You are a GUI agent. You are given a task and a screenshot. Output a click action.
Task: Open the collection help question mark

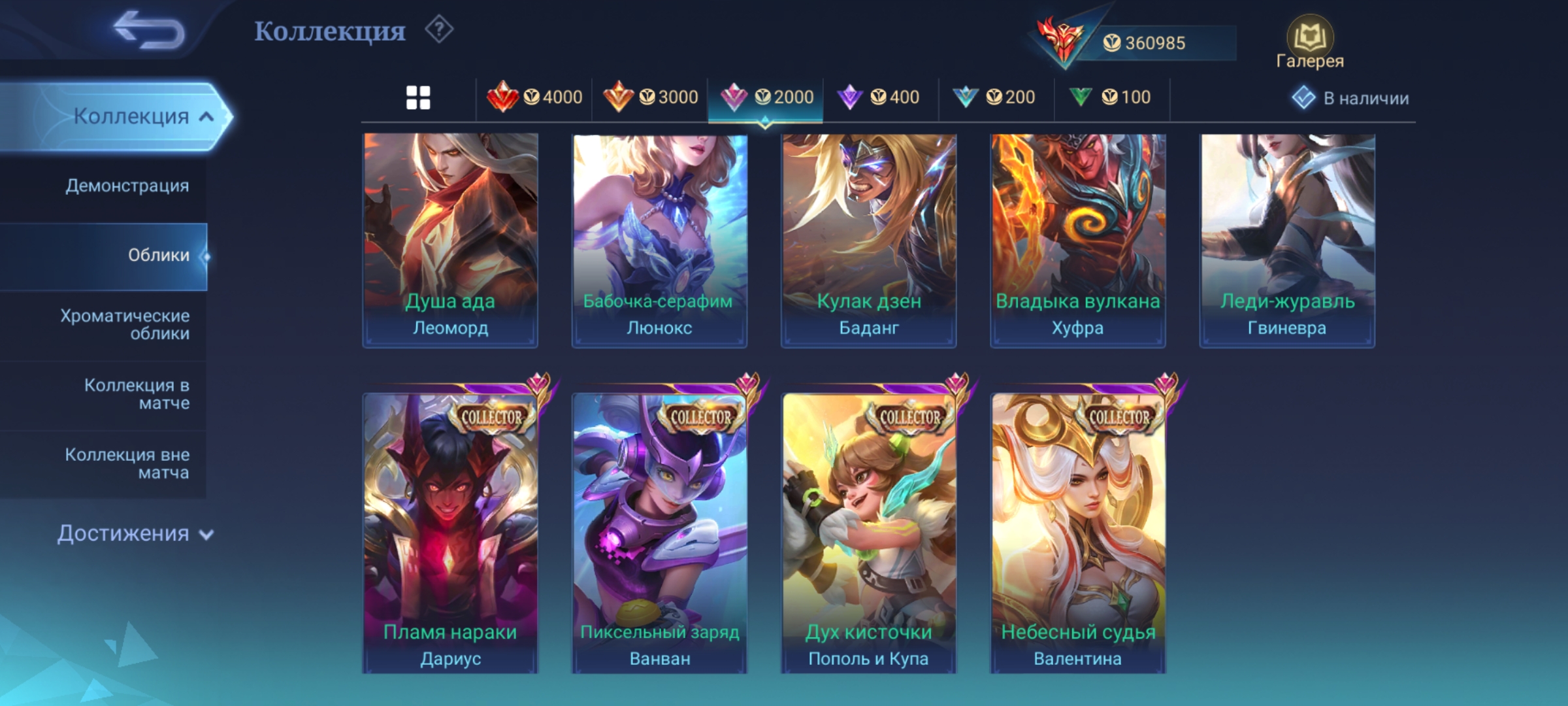pyautogui.click(x=439, y=30)
